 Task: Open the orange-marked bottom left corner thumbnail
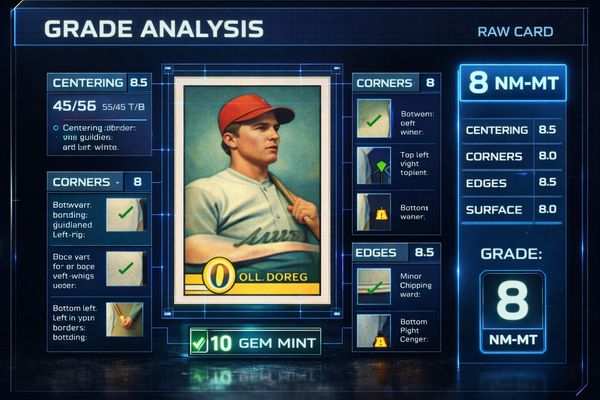(125, 320)
